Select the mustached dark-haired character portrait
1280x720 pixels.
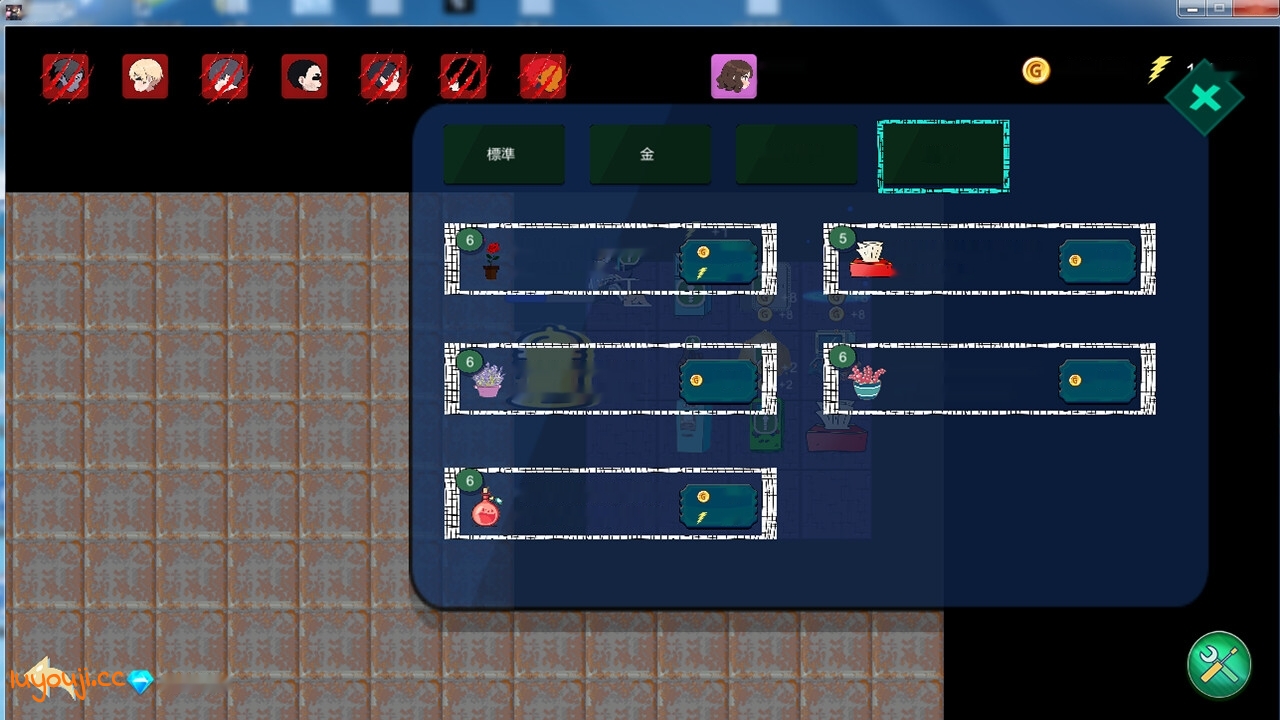click(x=304, y=75)
